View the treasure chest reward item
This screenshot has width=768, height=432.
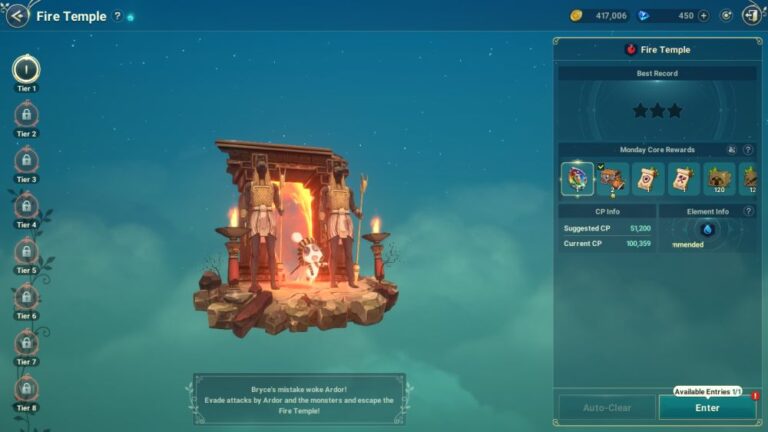[612, 179]
